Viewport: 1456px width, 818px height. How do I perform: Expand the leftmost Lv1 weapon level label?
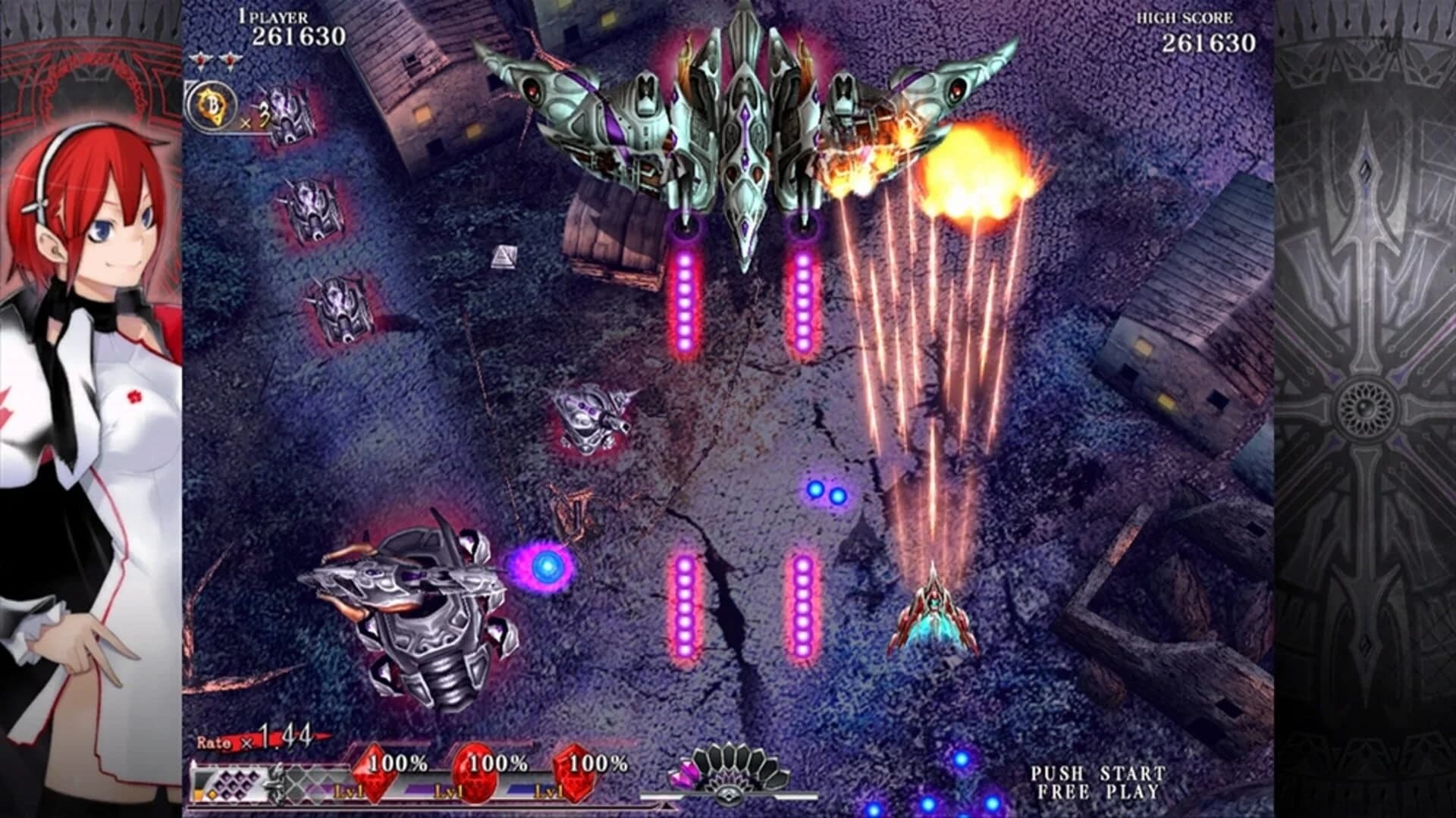point(347,792)
